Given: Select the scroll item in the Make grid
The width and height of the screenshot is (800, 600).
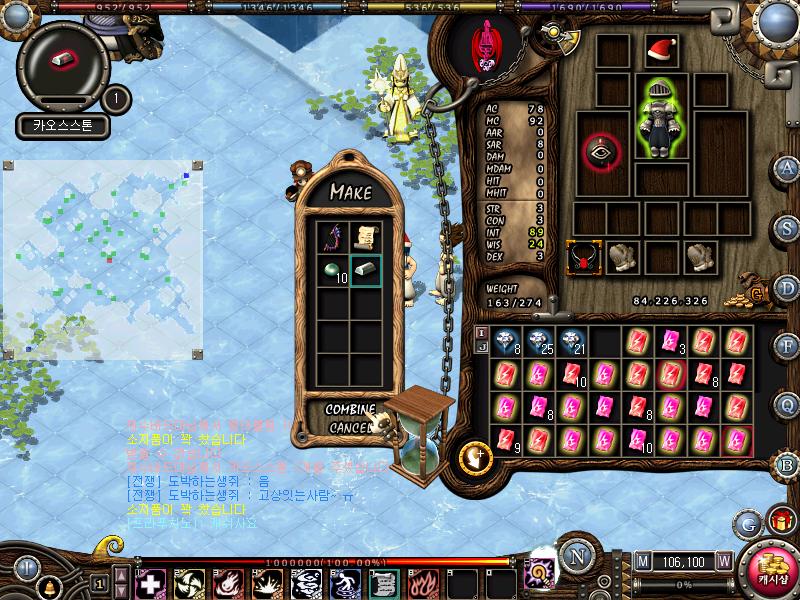Looking at the screenshot, I should [364, 237].
